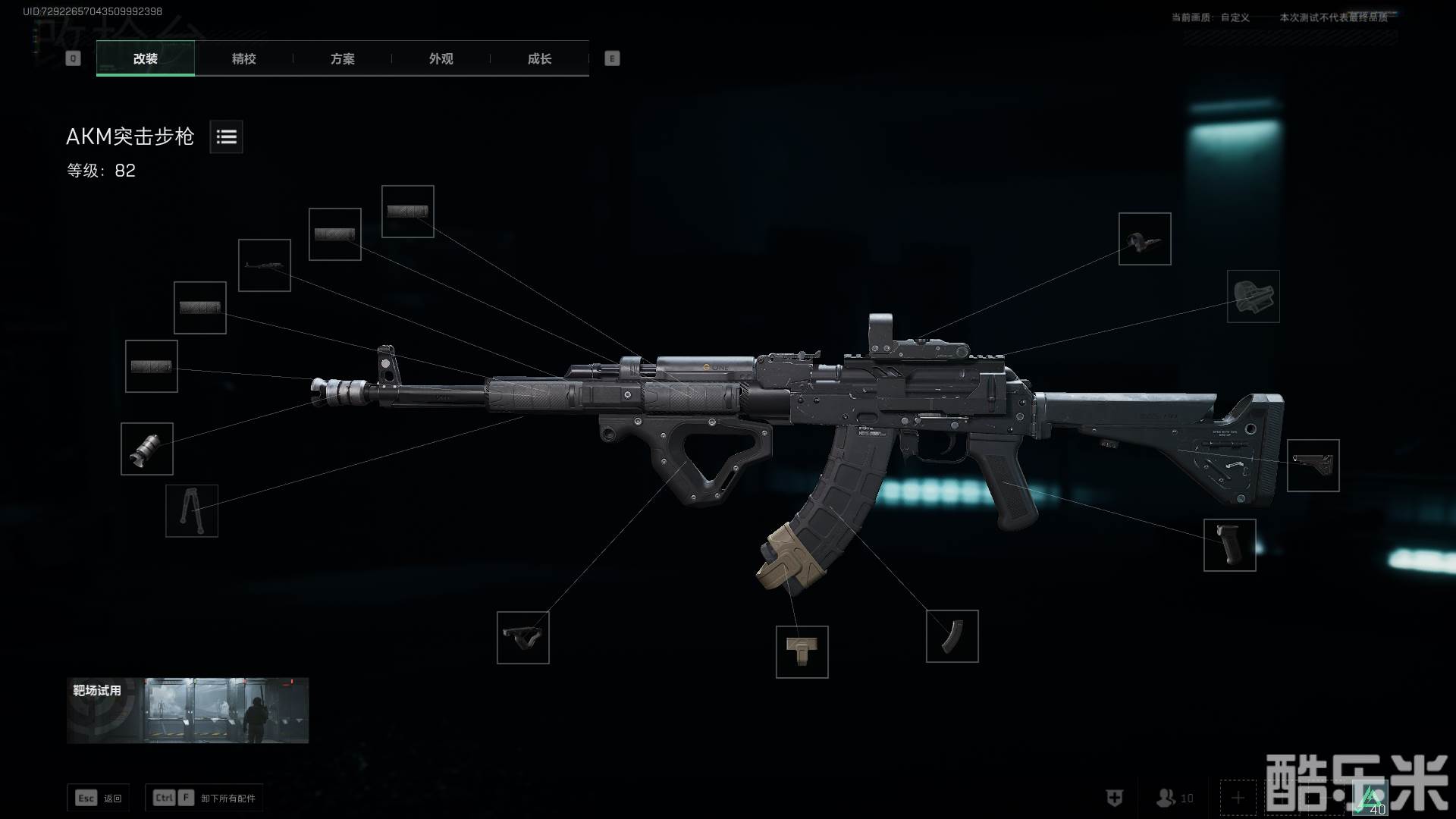Click 返回 to go back
Viewport: 1456px width, 819px height.
point(99,798)
